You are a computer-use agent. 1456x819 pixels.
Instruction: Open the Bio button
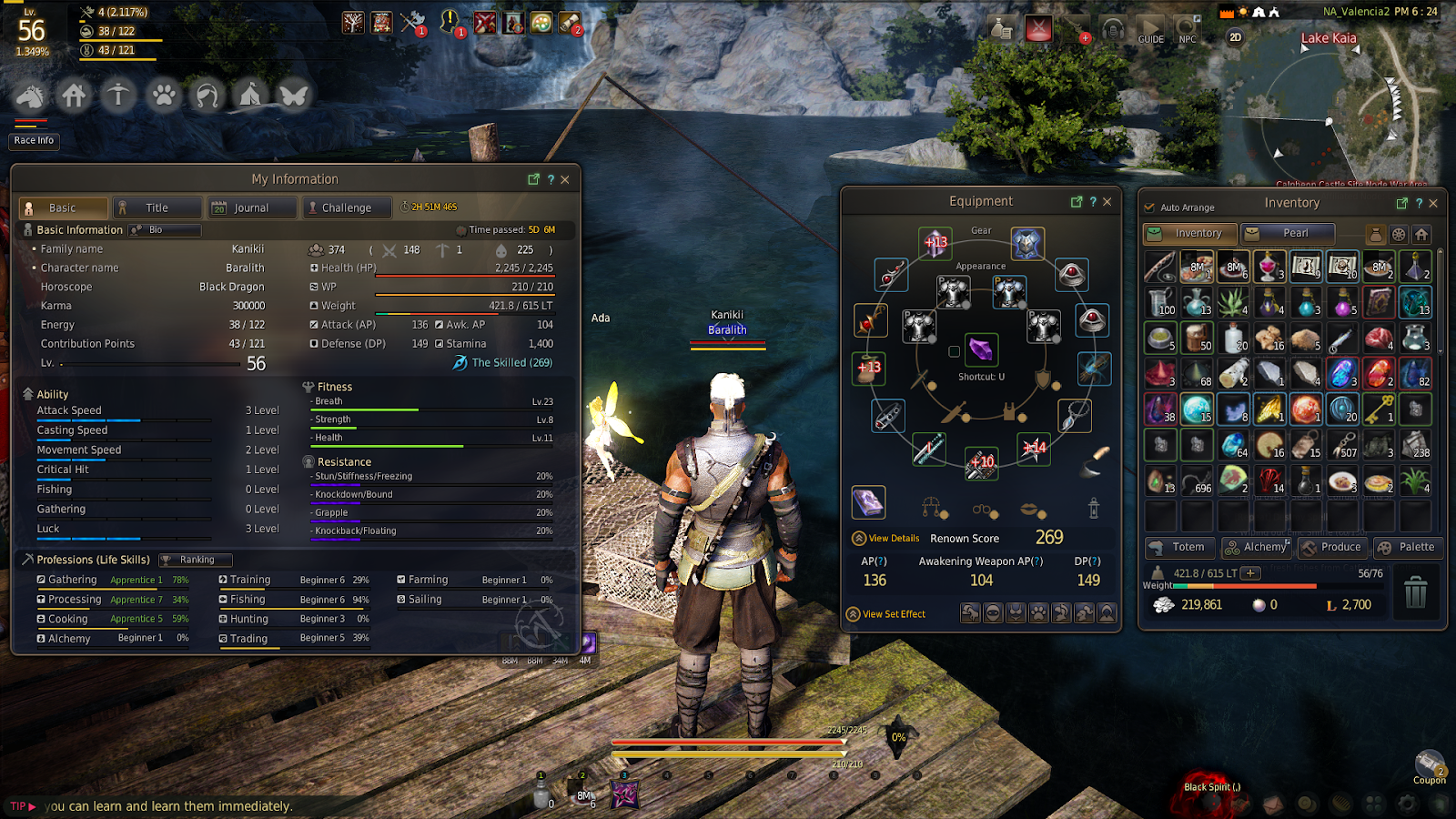tap(164, 230)
